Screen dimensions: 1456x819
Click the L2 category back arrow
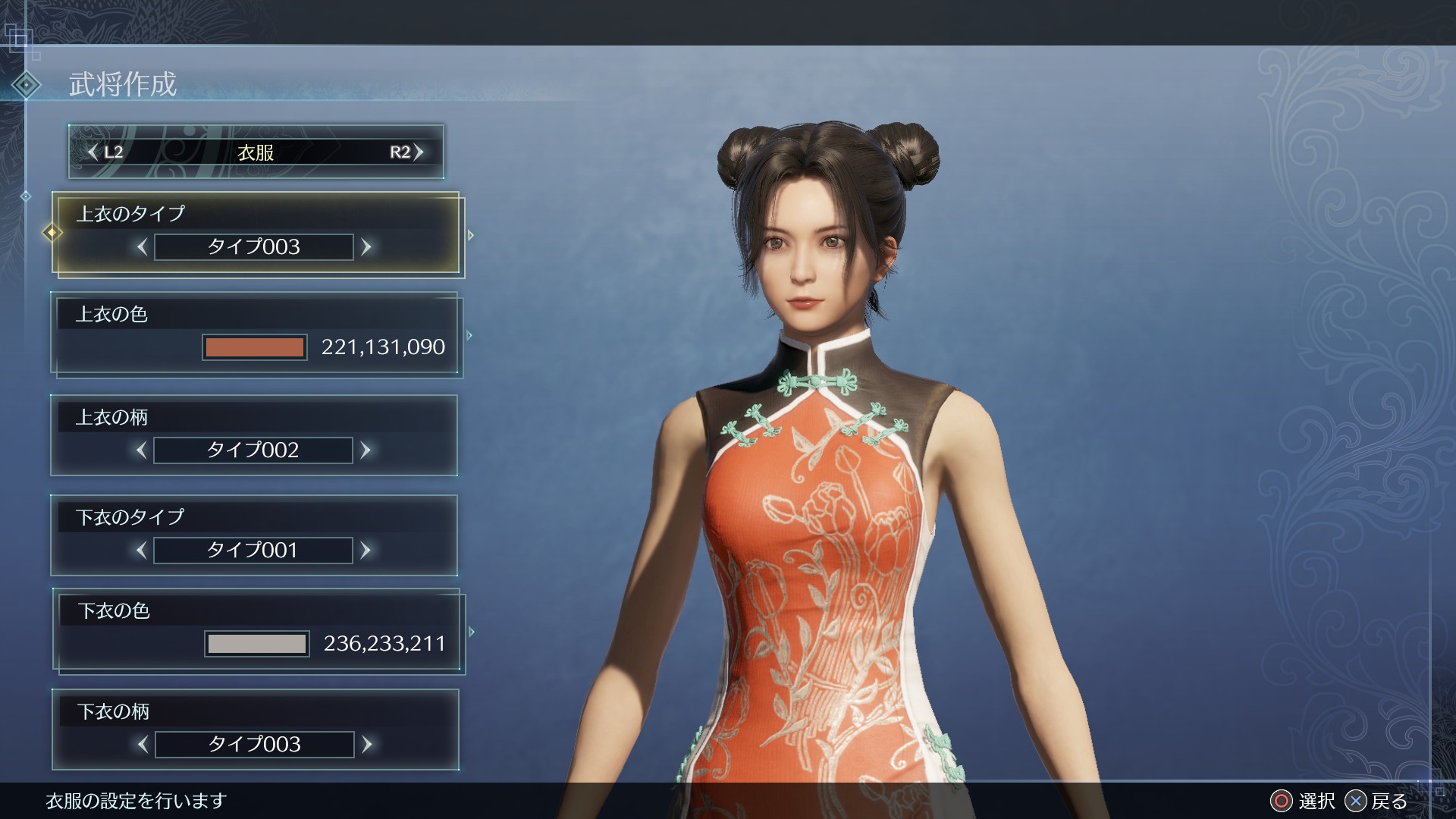93,152
